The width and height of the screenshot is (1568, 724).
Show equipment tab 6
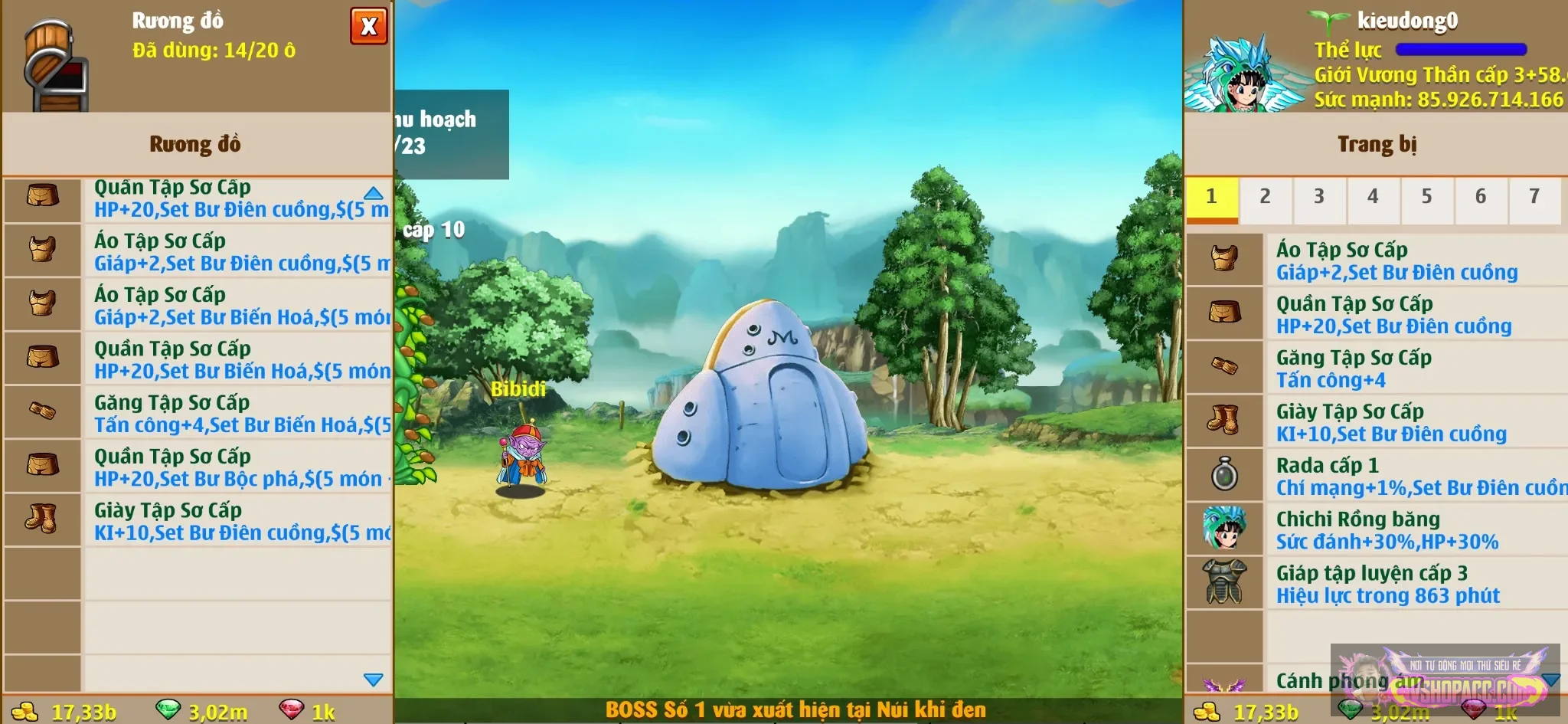[x=1481, y=198]
